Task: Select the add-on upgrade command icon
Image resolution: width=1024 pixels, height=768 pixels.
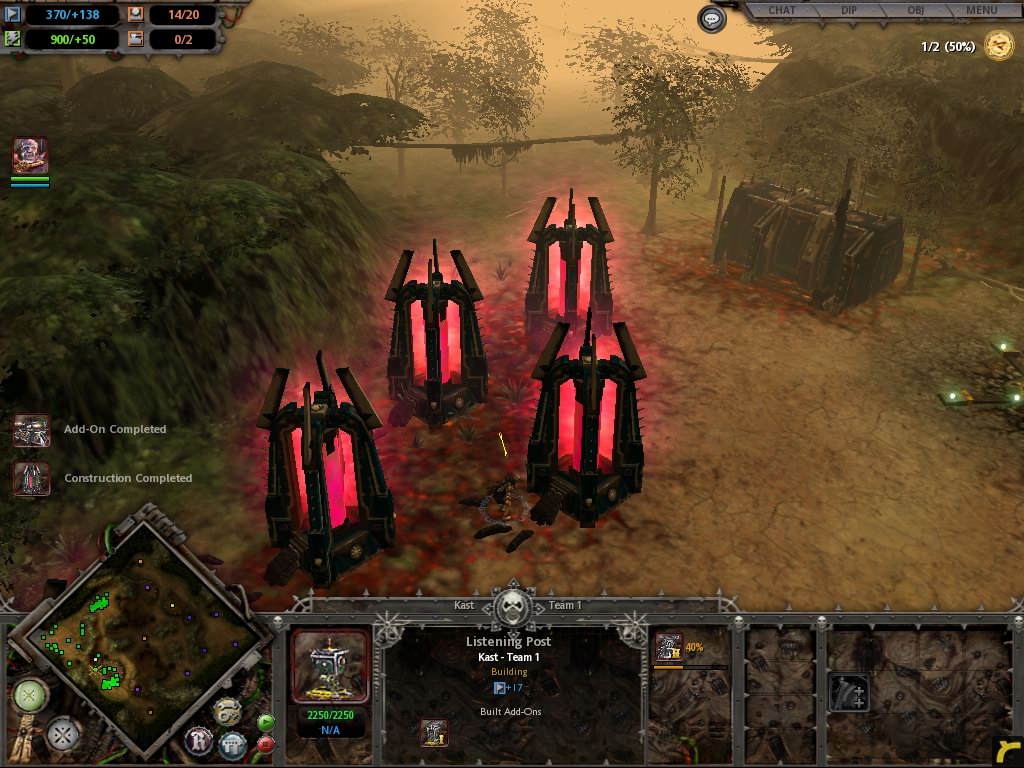Action: tap(848, 692)
